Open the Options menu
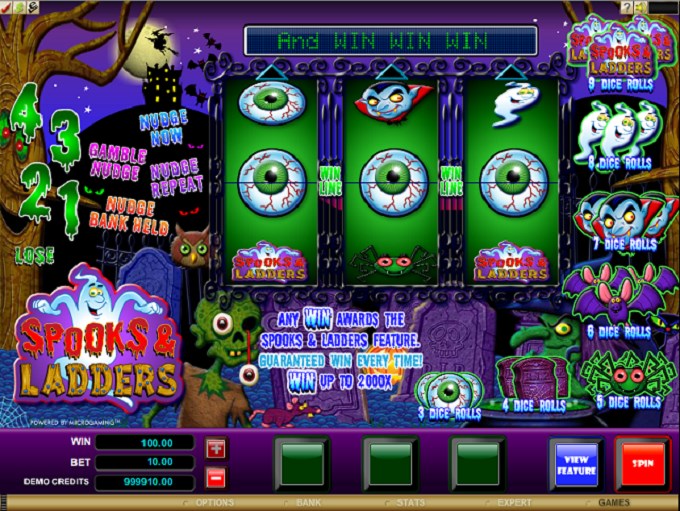This screenshot has width=680, height=511. [x=215, y=502]
